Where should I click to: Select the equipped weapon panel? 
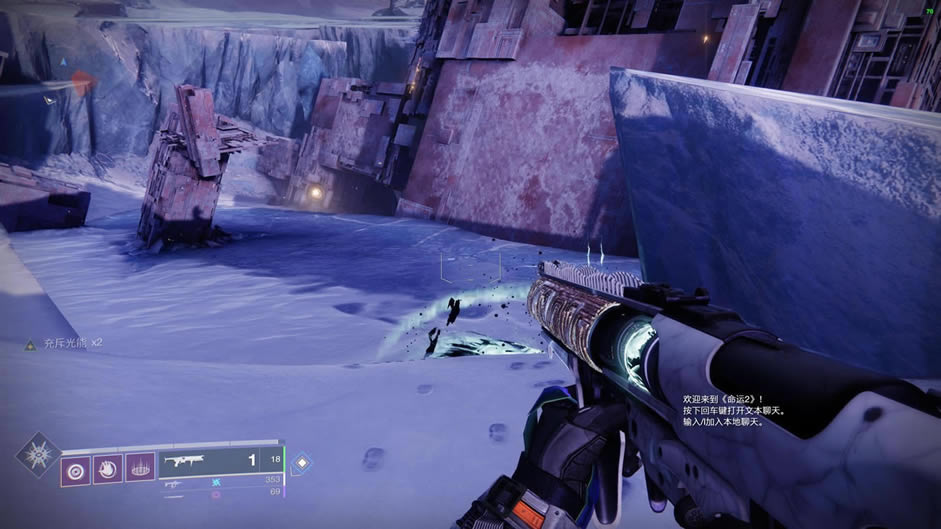[221, 462]
